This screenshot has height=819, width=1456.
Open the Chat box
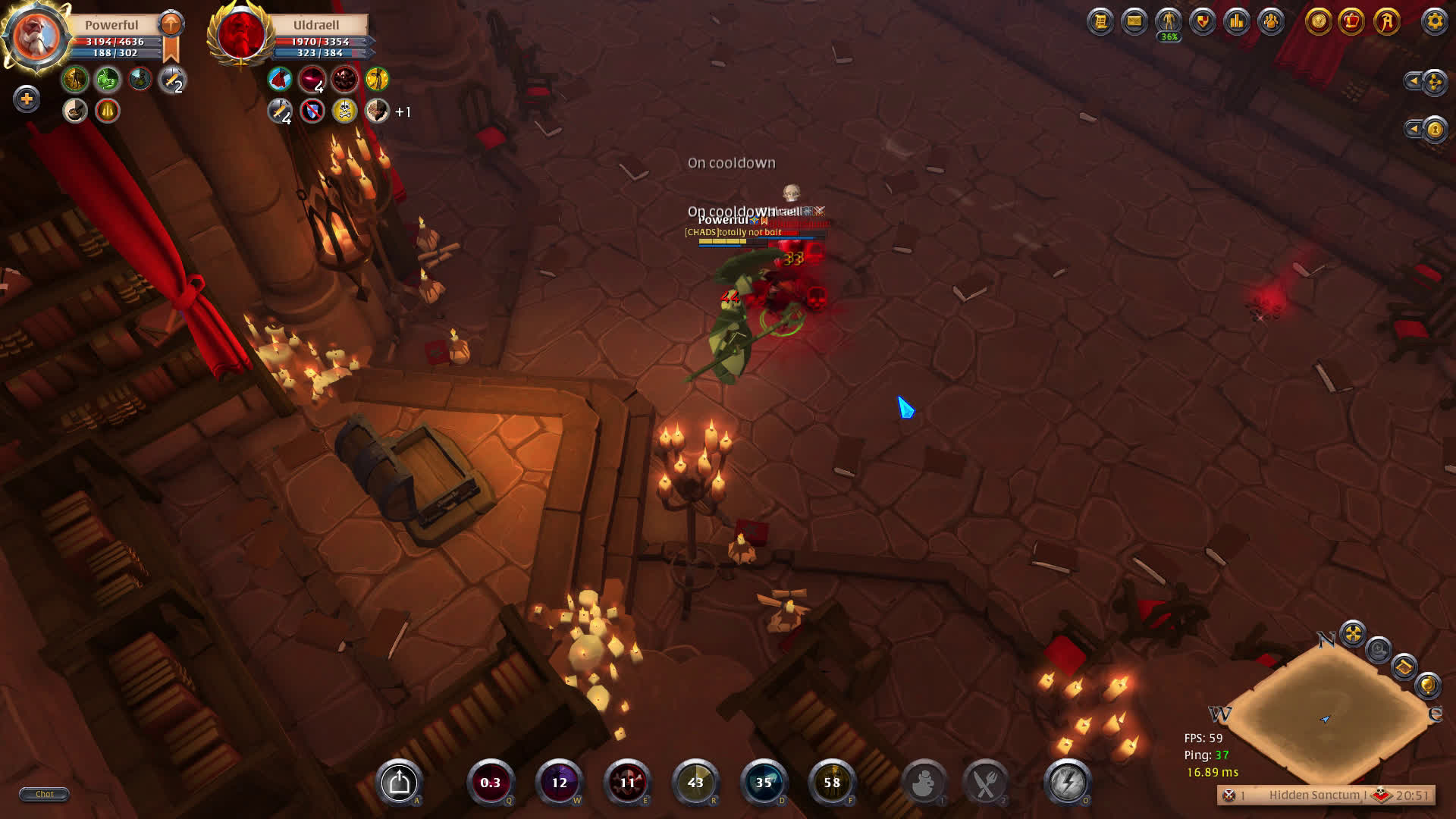click(44, 794)
